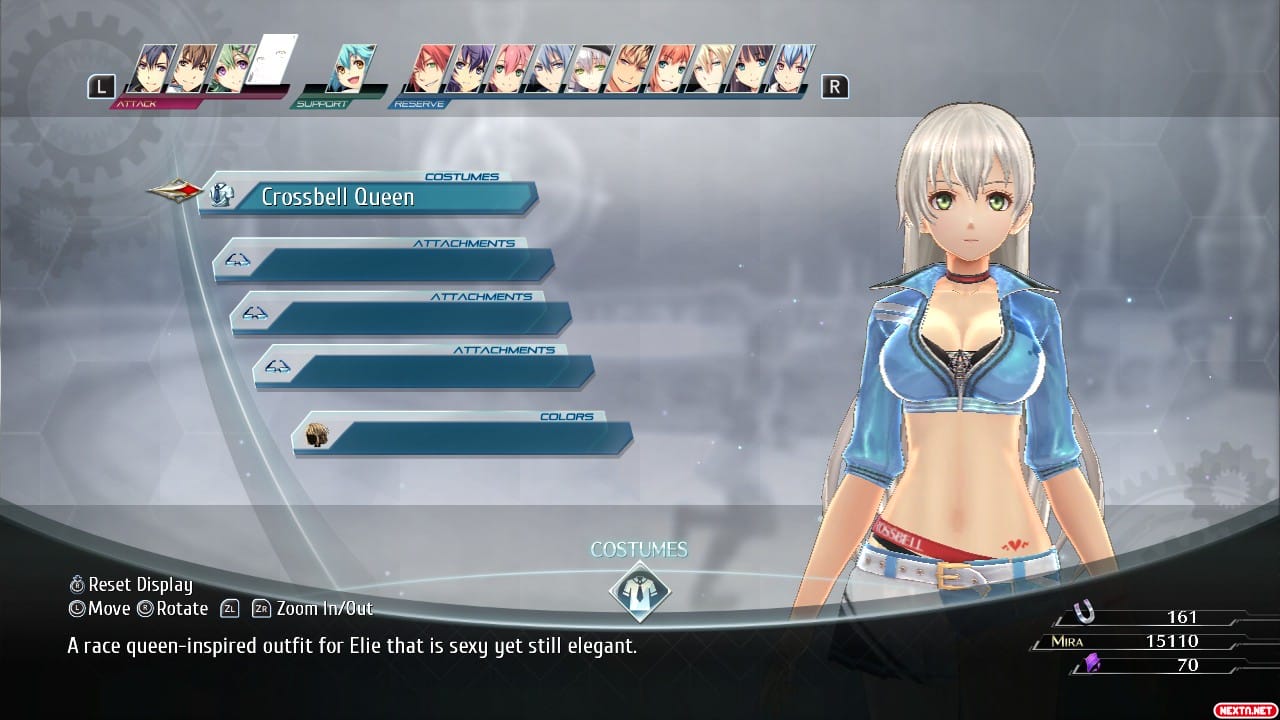Choose the orange-haired reserve portrait with teal eyes
Viewport: 1280px width, 720px height.
pyautogui.click(x=672, y=68)
